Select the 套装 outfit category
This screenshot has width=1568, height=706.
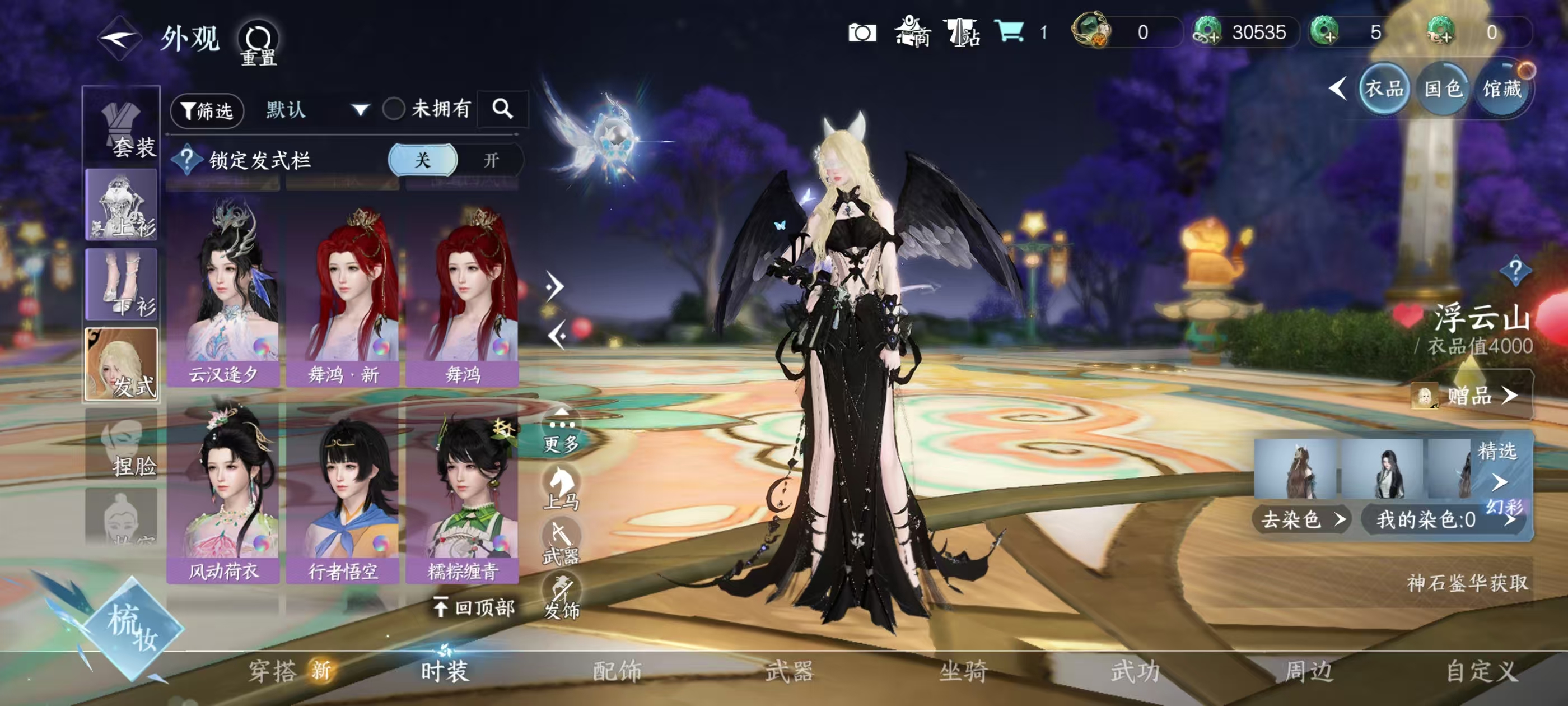click(x=122, y=127)
